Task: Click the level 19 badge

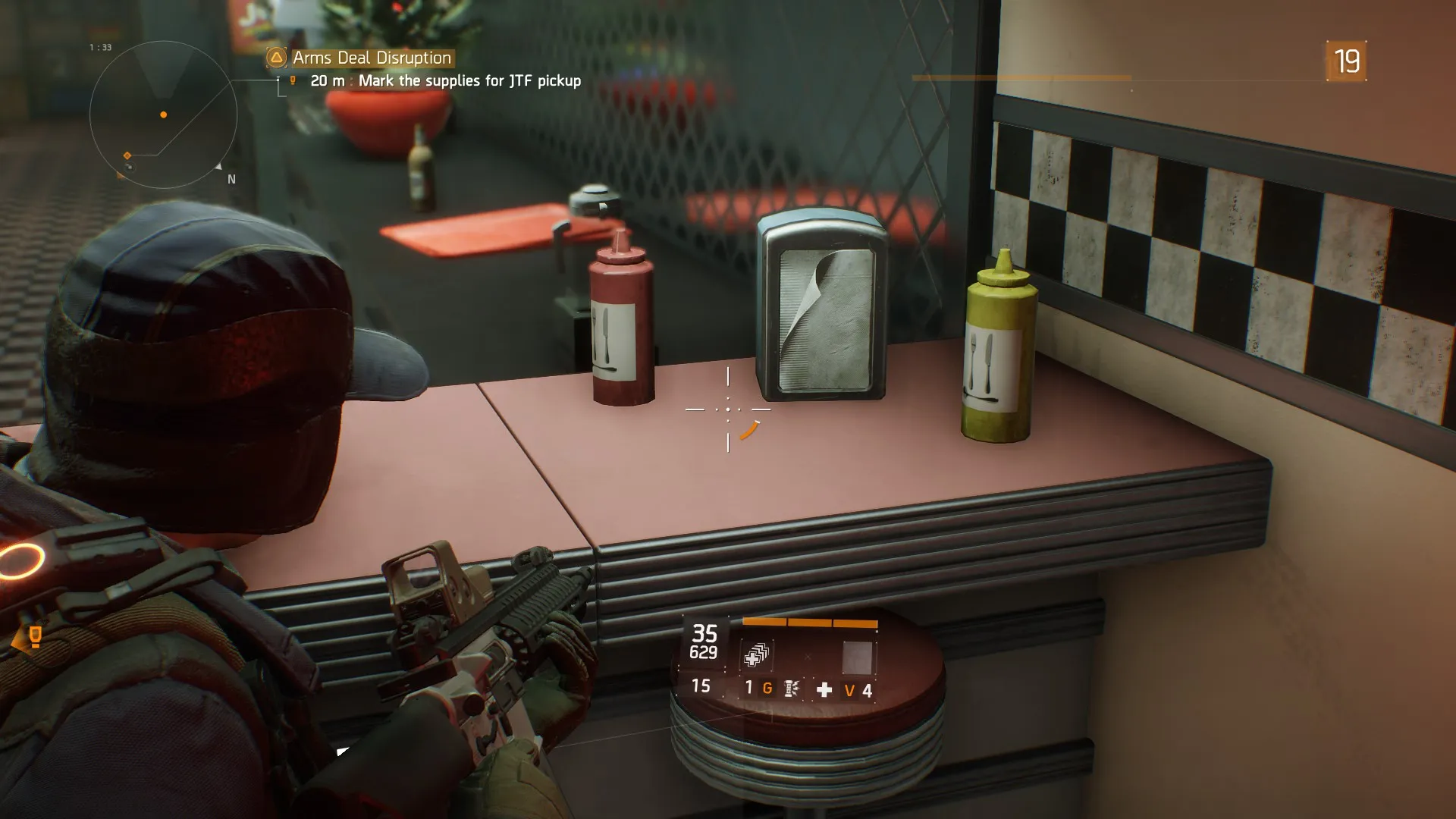Action: pyautogui.click(x=1346, y=61)
